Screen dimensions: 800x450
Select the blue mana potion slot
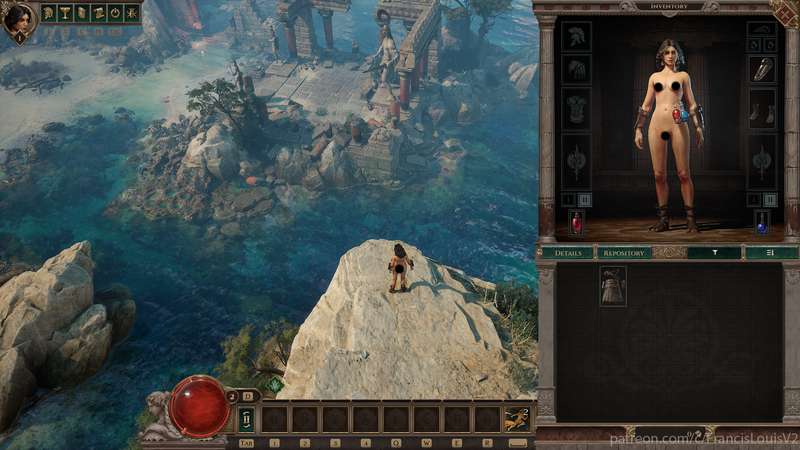pos(762,222)
